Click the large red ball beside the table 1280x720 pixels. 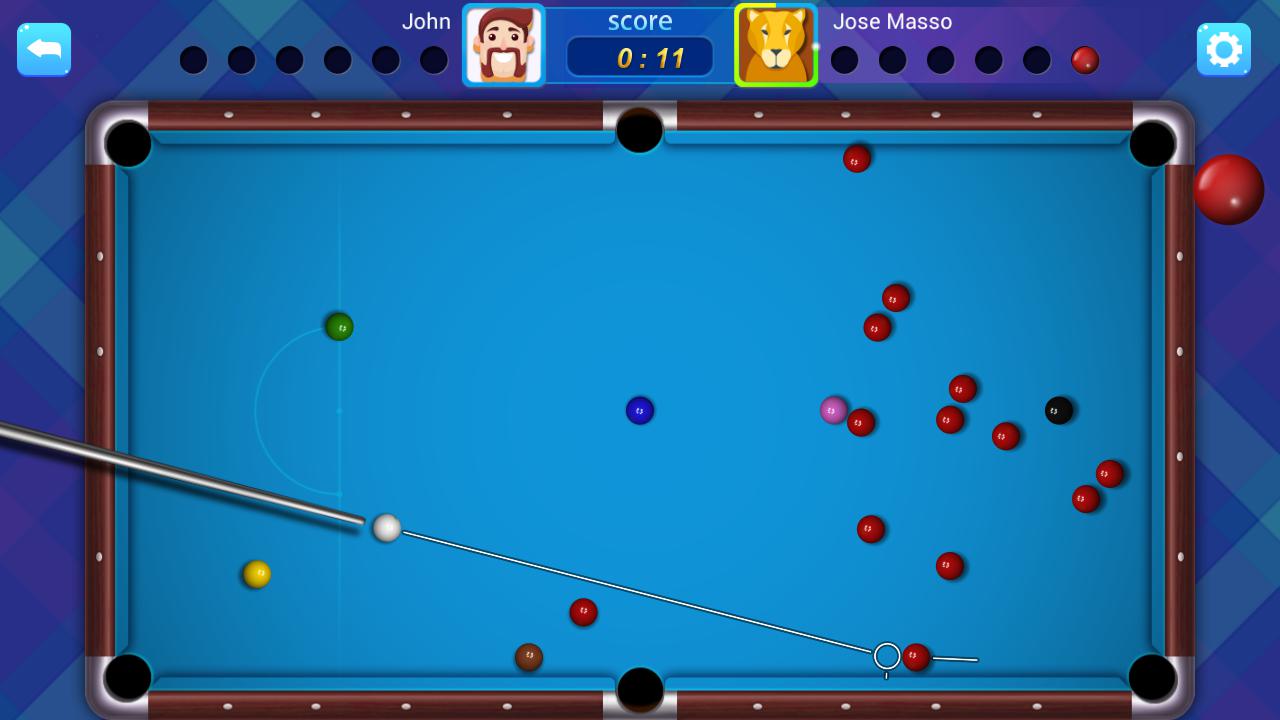coord(1228,189)
